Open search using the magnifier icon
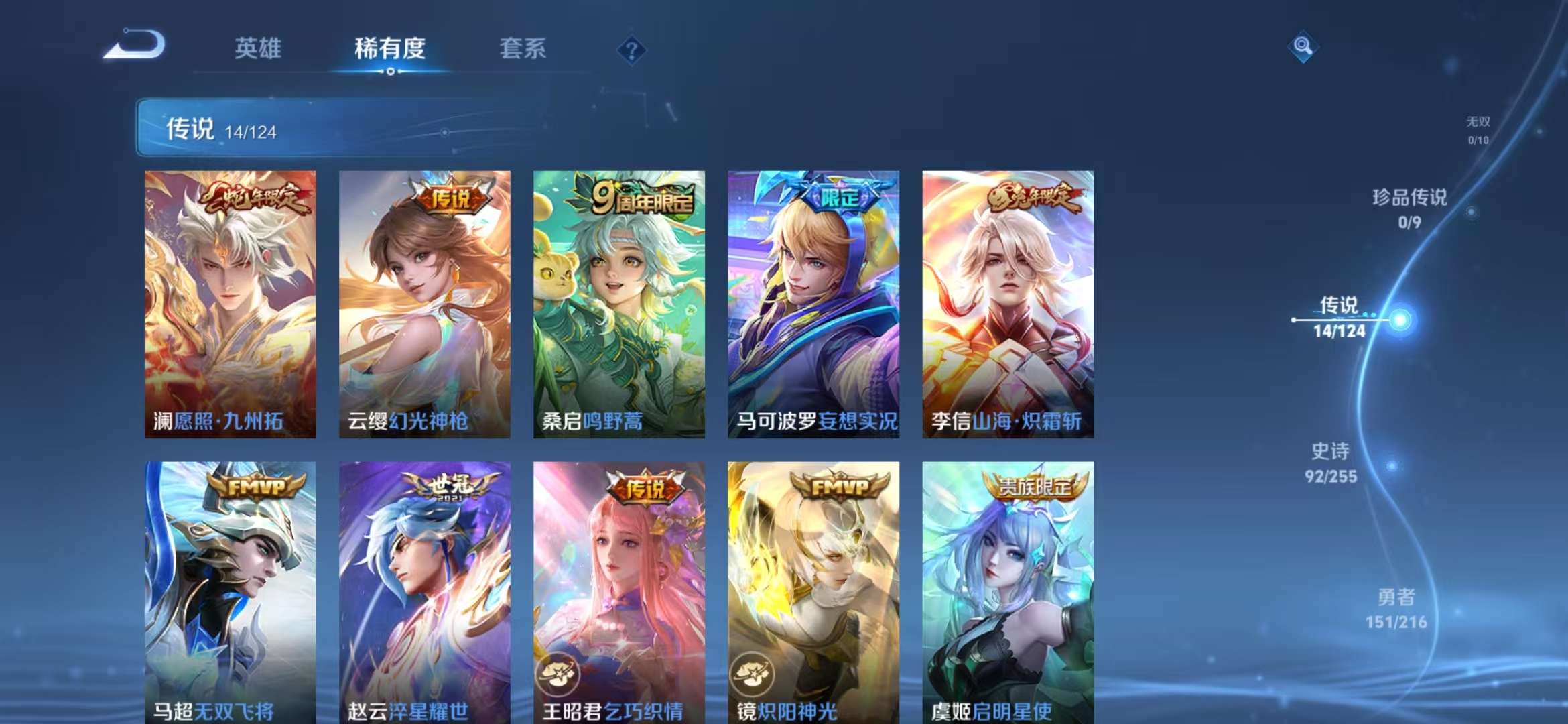Viewport: 1568px width, 724px height. point(1303,48)
